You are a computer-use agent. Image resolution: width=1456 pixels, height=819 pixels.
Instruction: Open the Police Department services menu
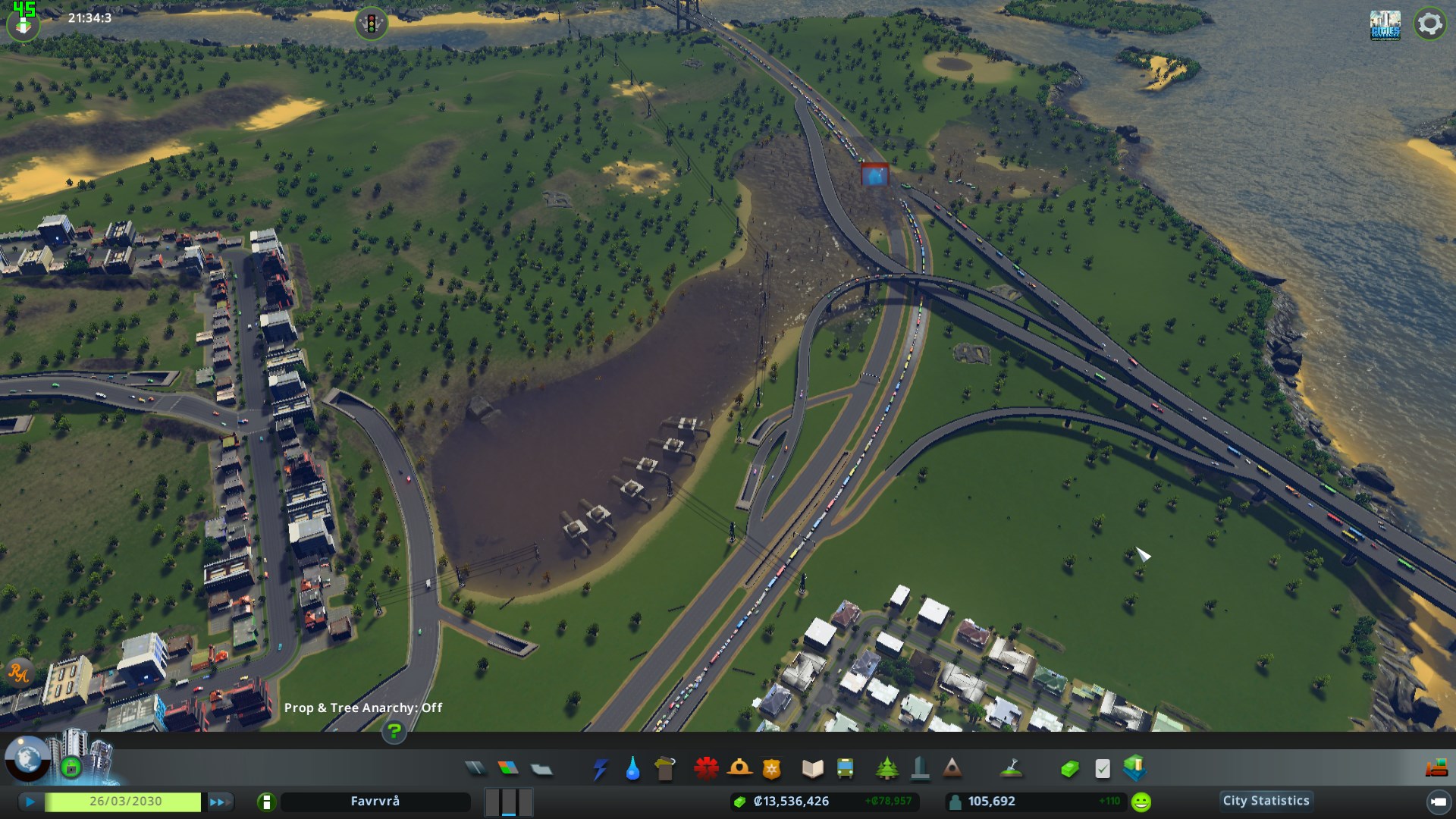click(772, 769)
